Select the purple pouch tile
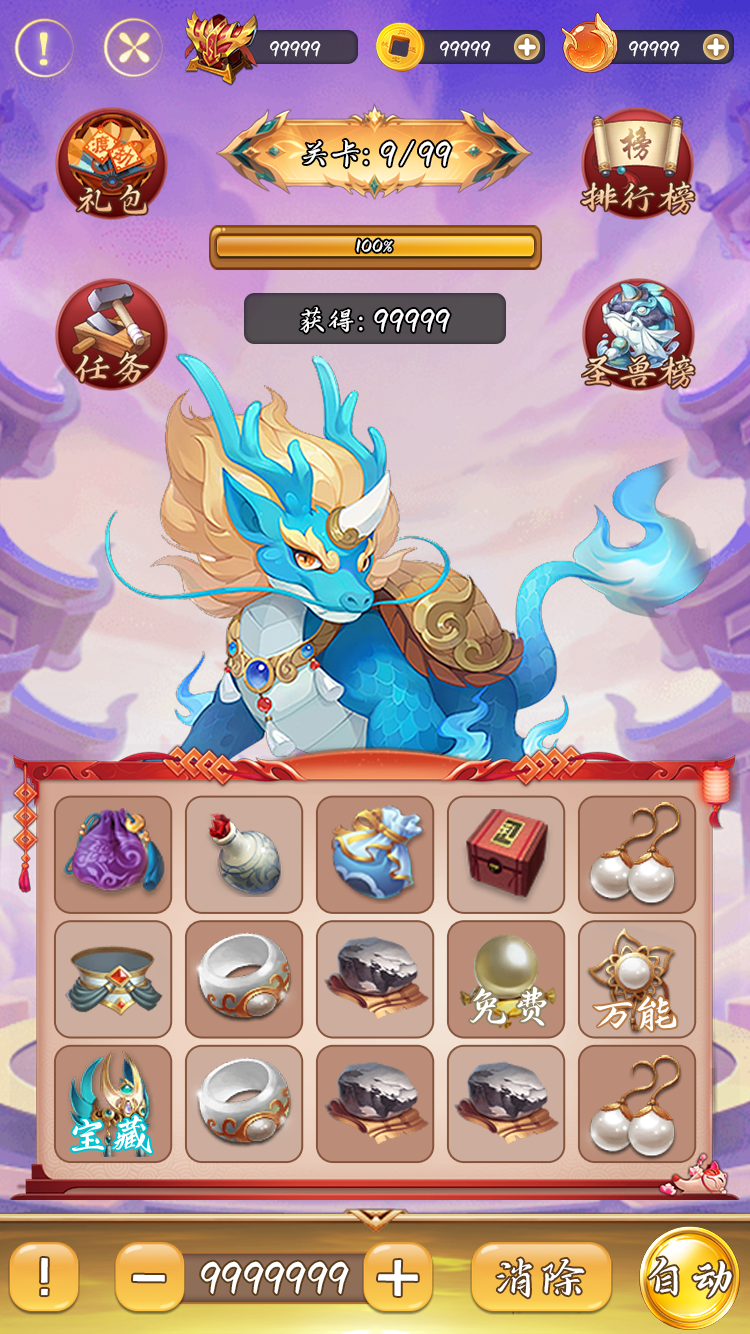The height and width of the screenshot is (1334, 750). [x=113, y=854]
